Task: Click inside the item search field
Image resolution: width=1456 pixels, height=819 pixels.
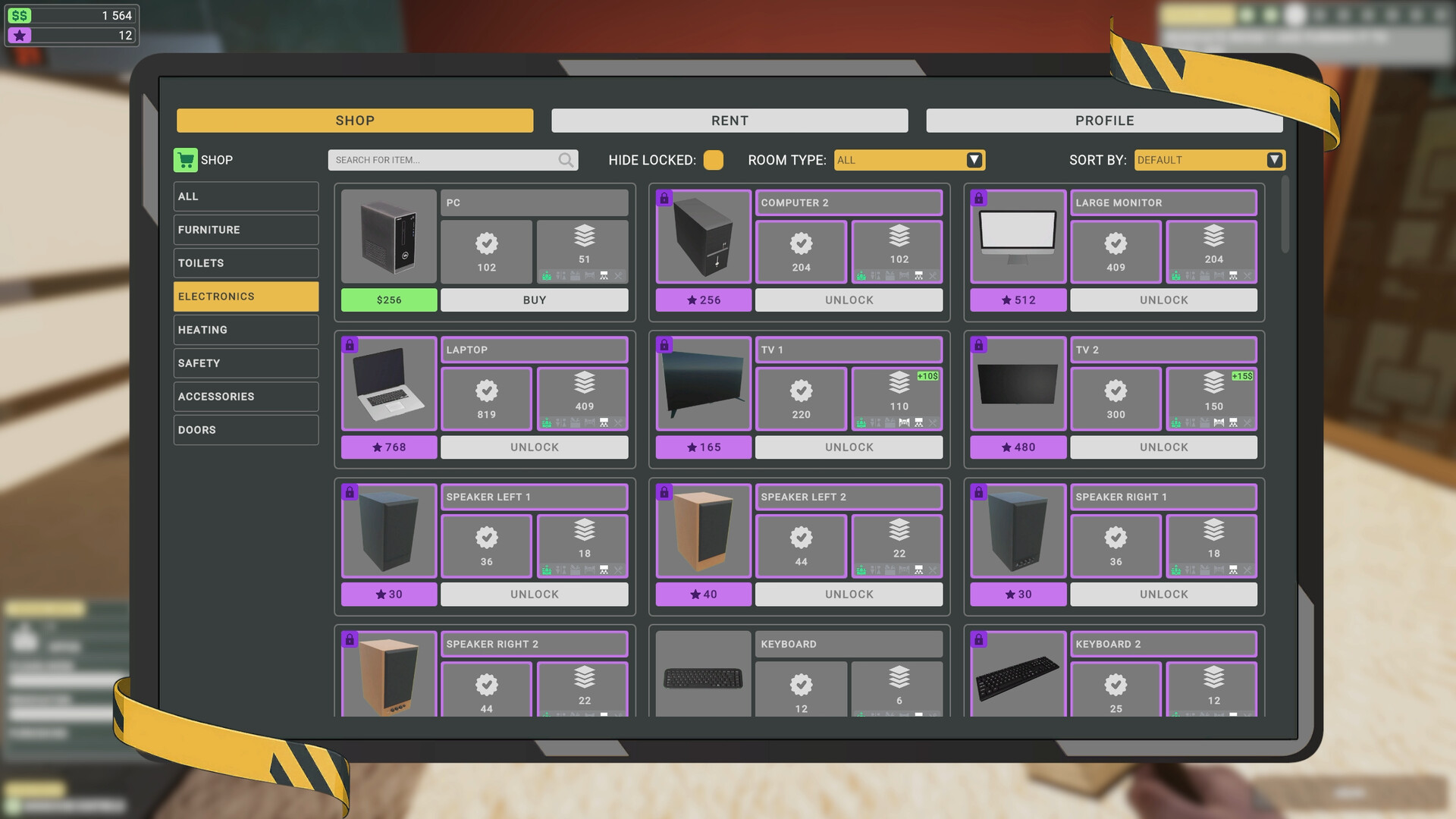Action: point(440,160)
